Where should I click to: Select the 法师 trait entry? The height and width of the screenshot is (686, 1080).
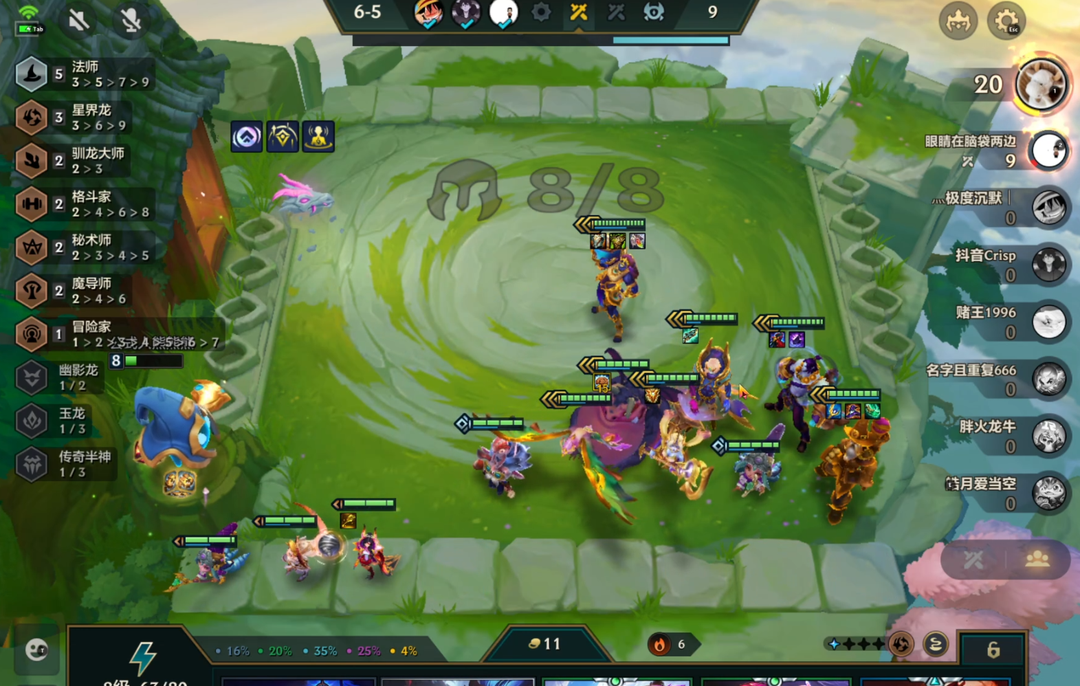point(84,74)
